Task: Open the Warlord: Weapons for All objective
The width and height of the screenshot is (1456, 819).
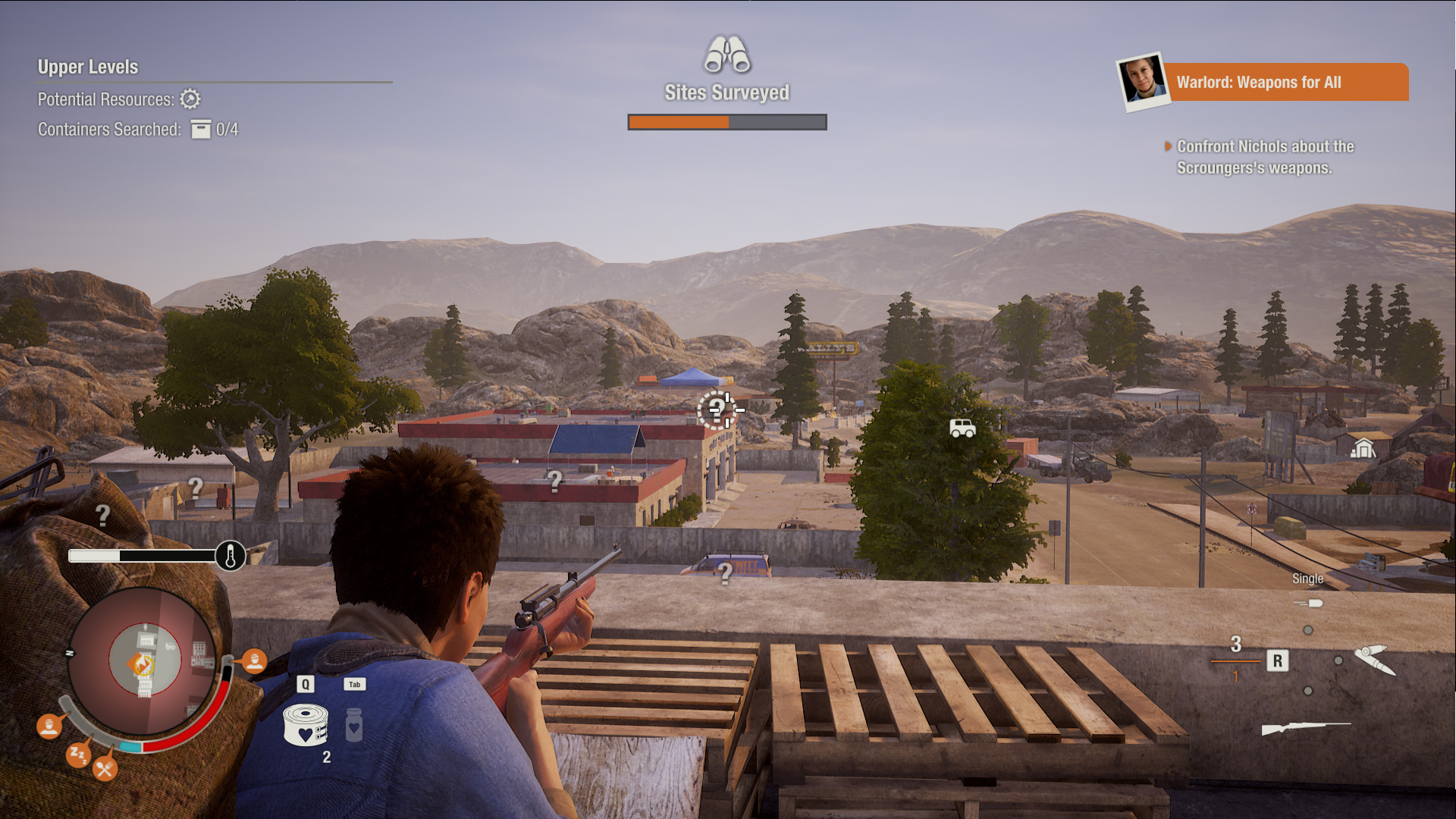Action: pos(1285,82)
